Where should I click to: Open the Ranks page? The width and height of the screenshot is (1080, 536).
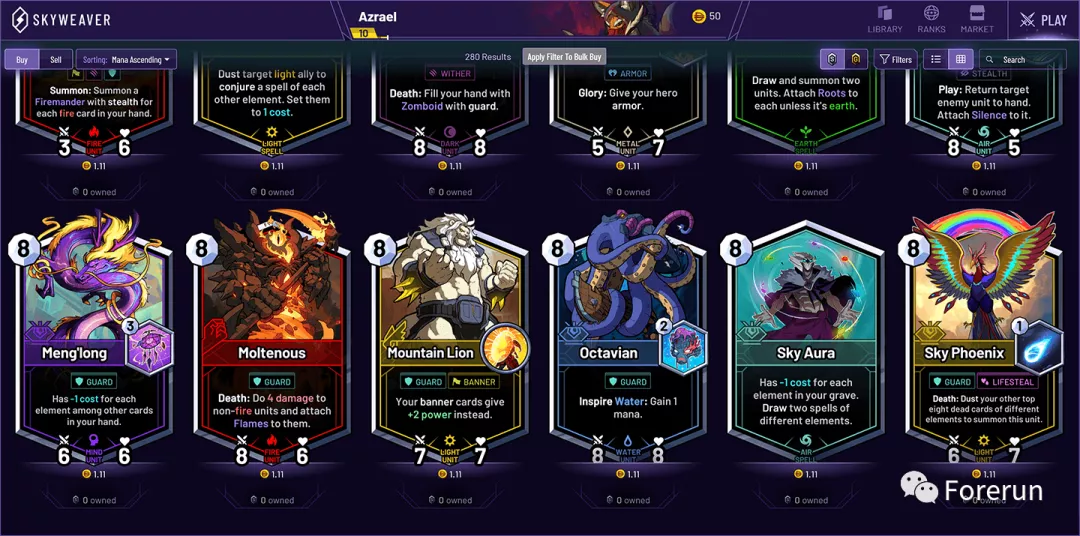tap(931, 19)
